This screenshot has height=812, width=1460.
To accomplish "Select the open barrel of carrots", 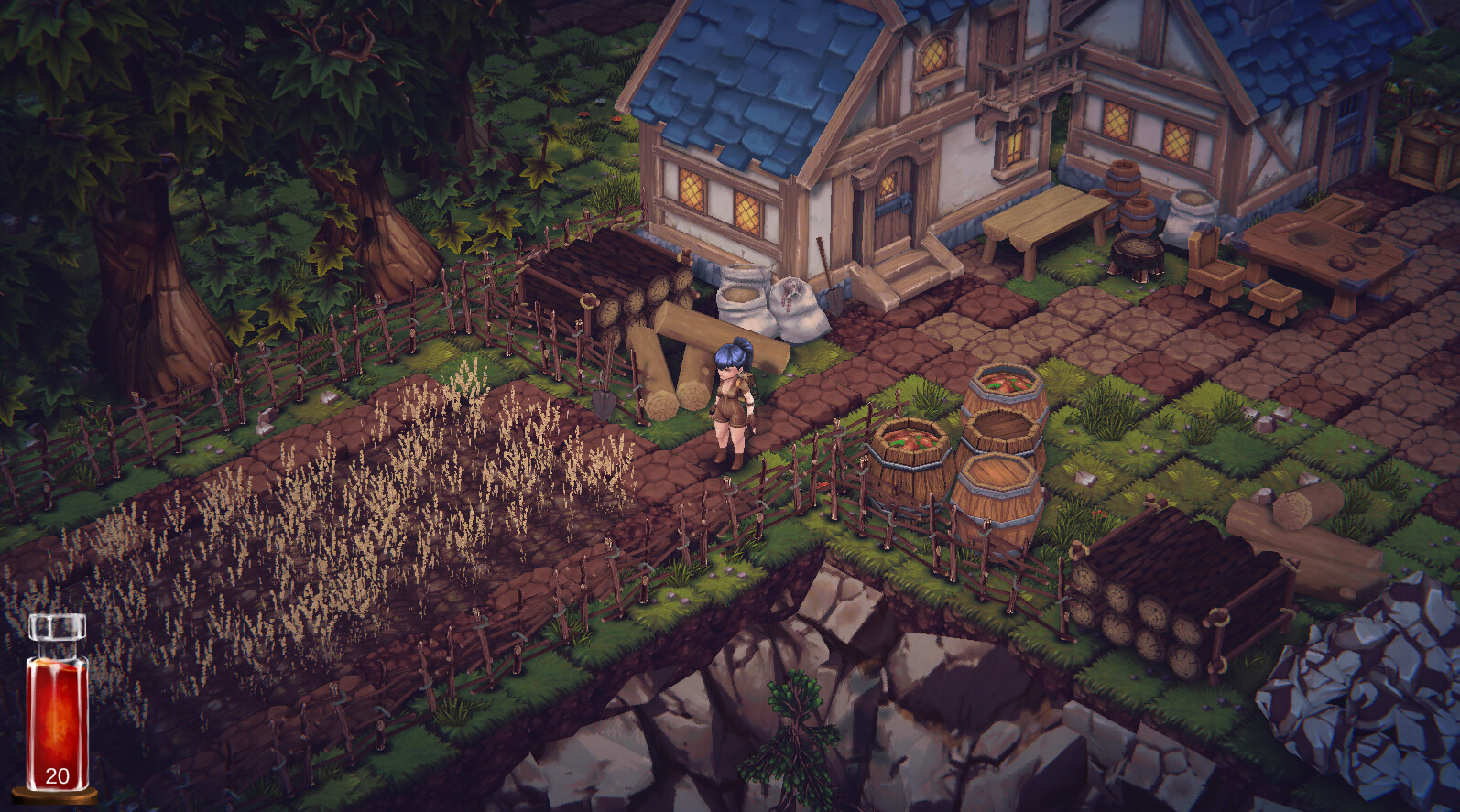I will tap(911, 444).
